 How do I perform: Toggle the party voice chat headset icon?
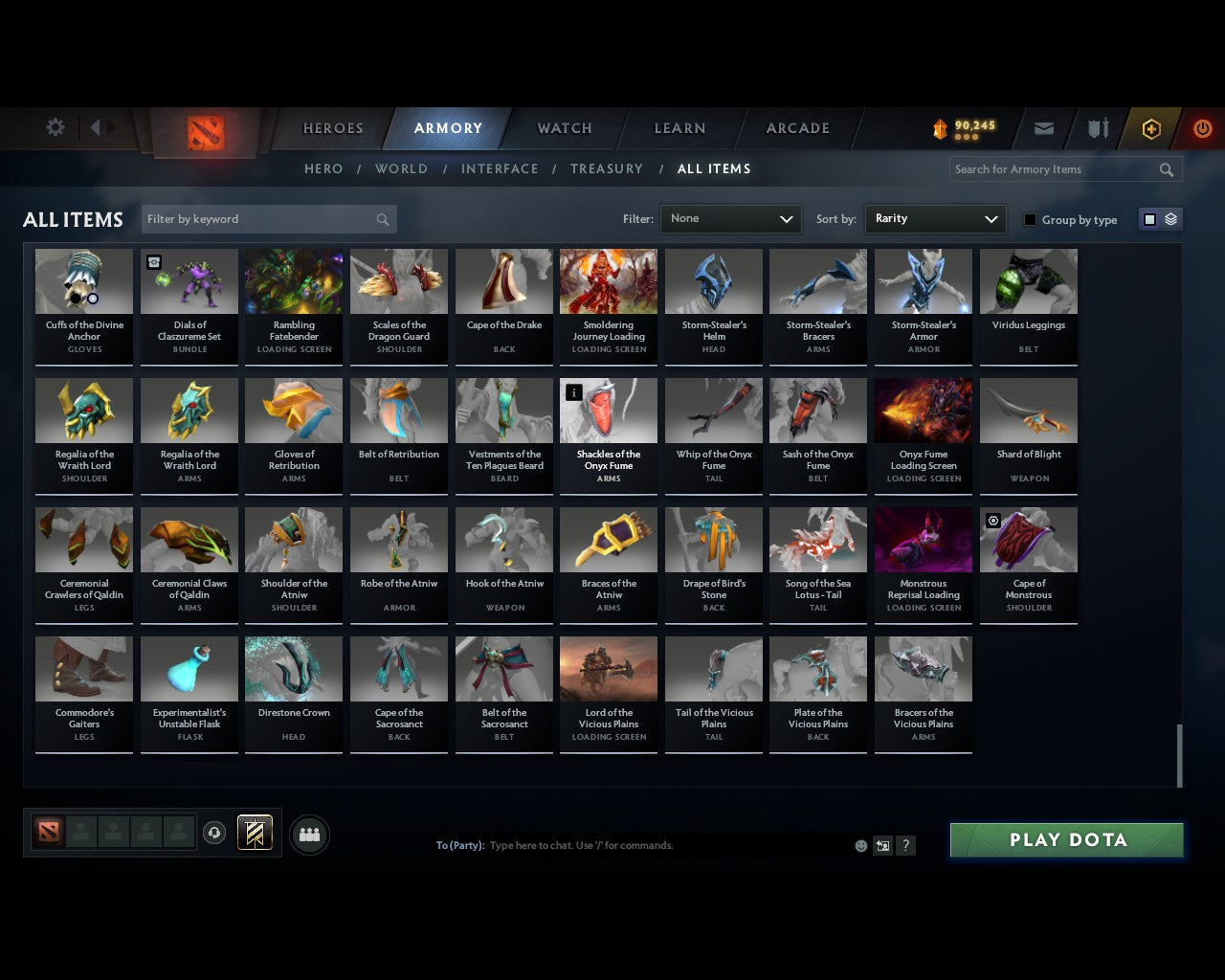[214, 834]
